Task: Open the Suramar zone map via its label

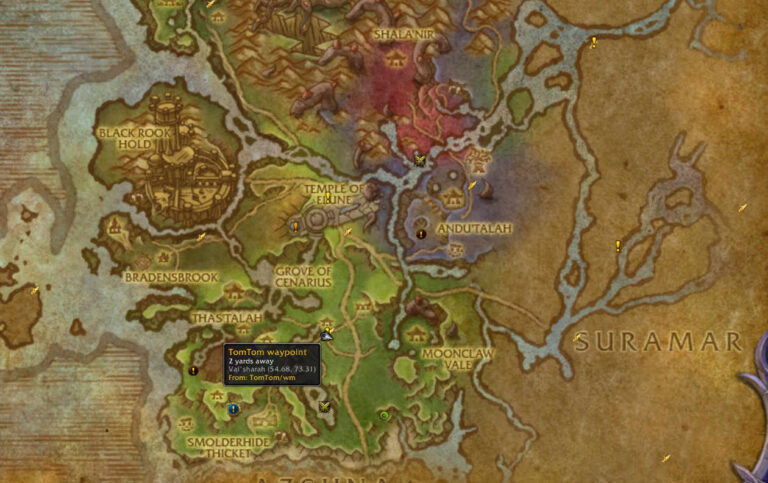Action: (x=658, y=342)
